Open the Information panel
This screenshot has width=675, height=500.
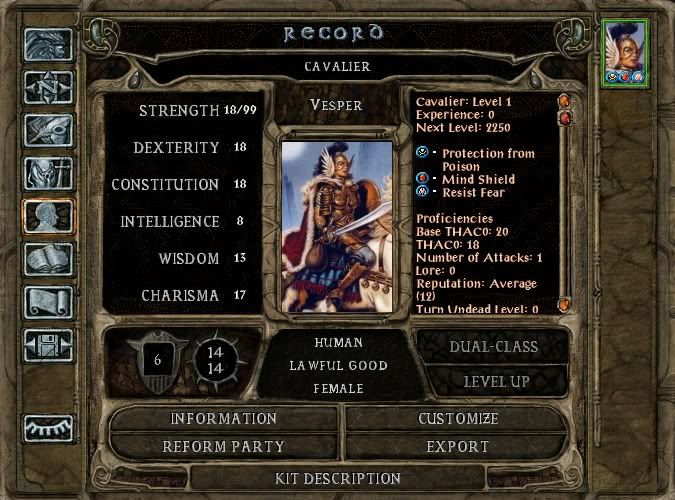click(x=223, y=418)
